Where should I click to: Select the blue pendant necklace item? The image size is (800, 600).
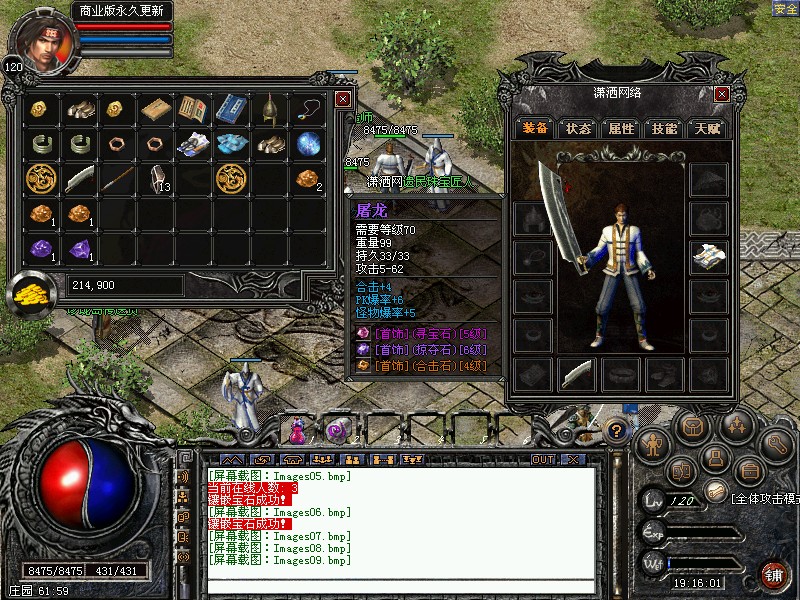click(307, 109)
